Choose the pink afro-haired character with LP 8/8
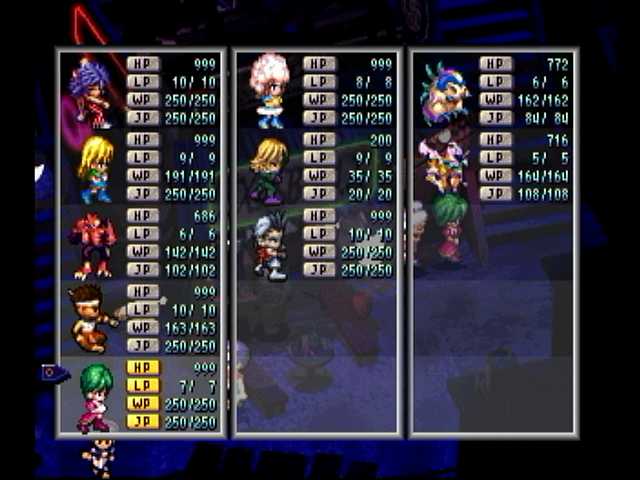Image resolution: width=640 pixels, height=480 pixels. (x=269, y=91)
